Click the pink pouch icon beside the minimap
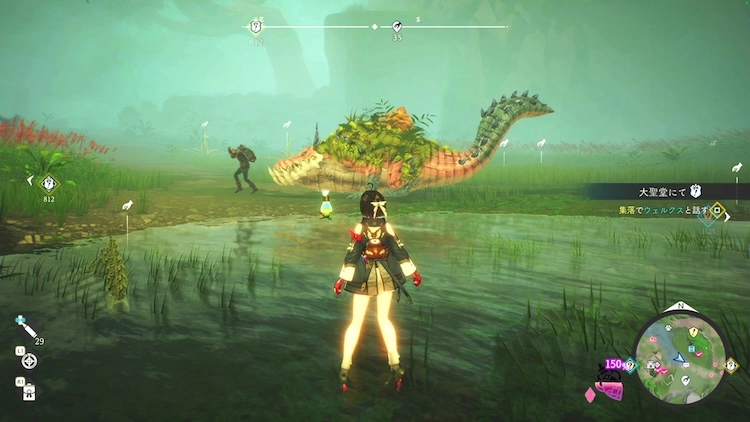Viewport: 750px width, 422px height. (x=610, y=388)
